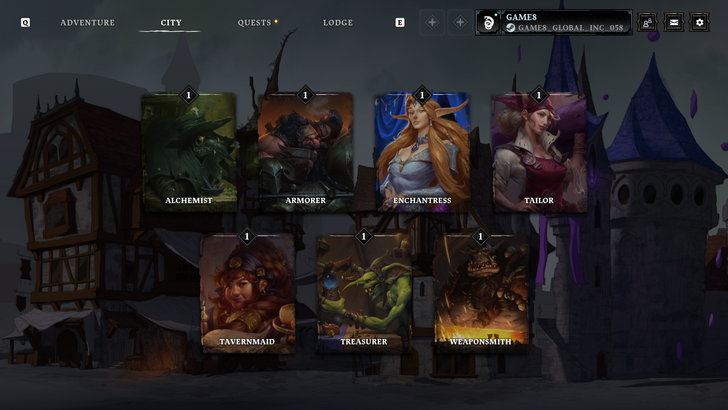
Task: Select the City tab
Action: (171, 23)
